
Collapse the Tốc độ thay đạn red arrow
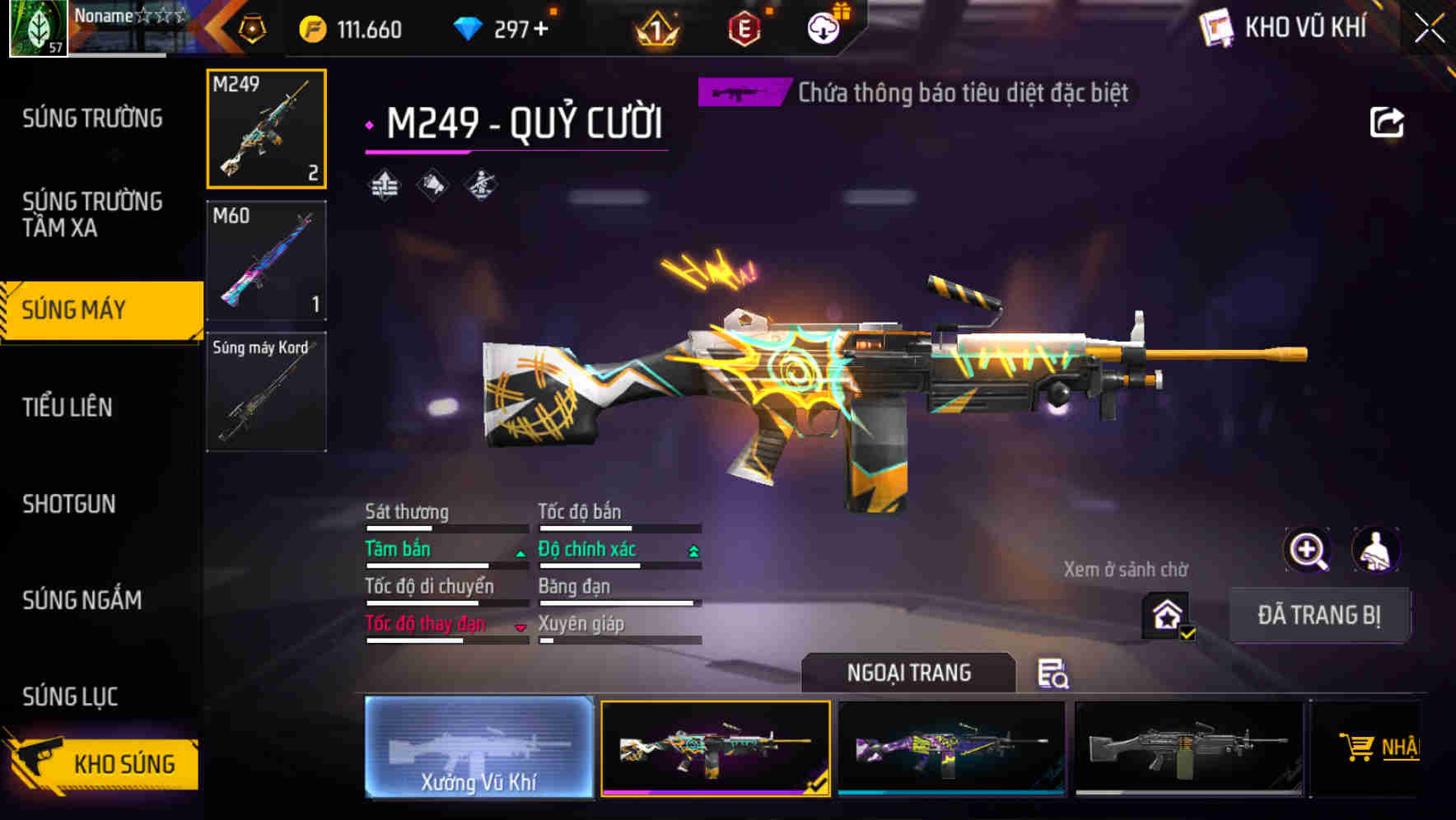(x=521, y=627)
